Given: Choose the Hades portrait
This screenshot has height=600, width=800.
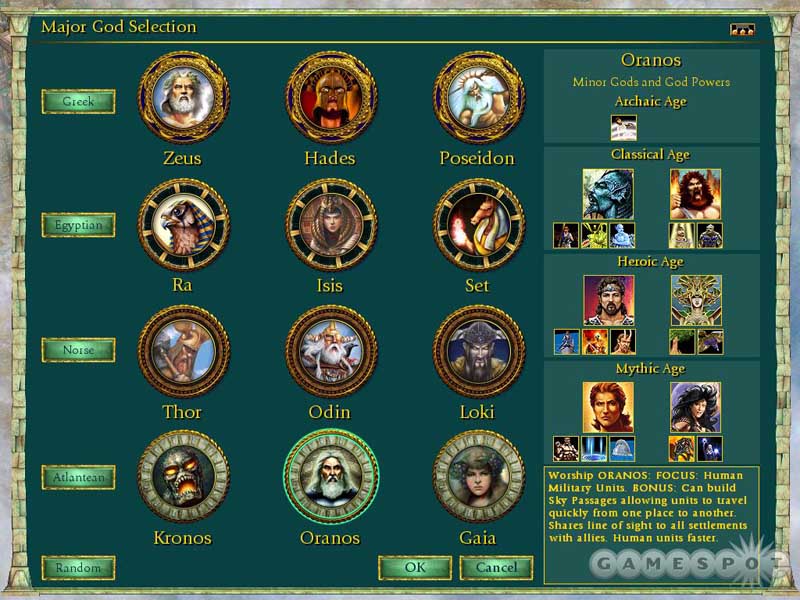Looking at the screenshot, I should tap(331, 97).
